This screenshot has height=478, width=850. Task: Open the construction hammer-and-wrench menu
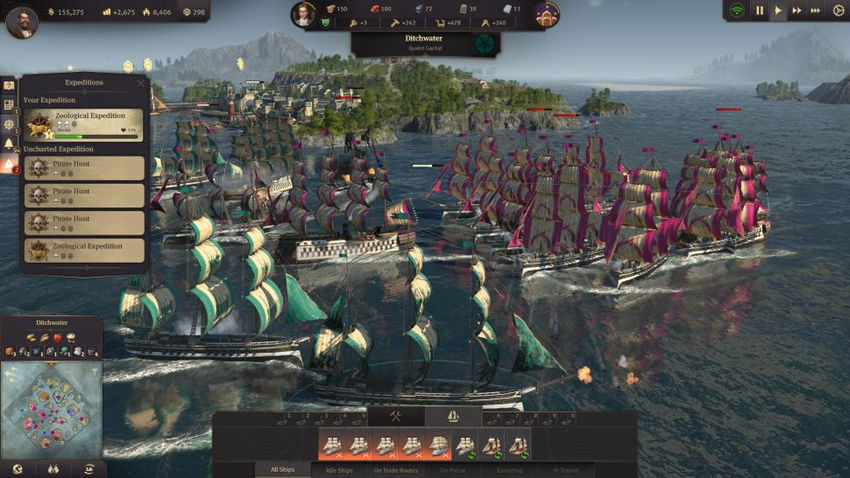point(395,416)
